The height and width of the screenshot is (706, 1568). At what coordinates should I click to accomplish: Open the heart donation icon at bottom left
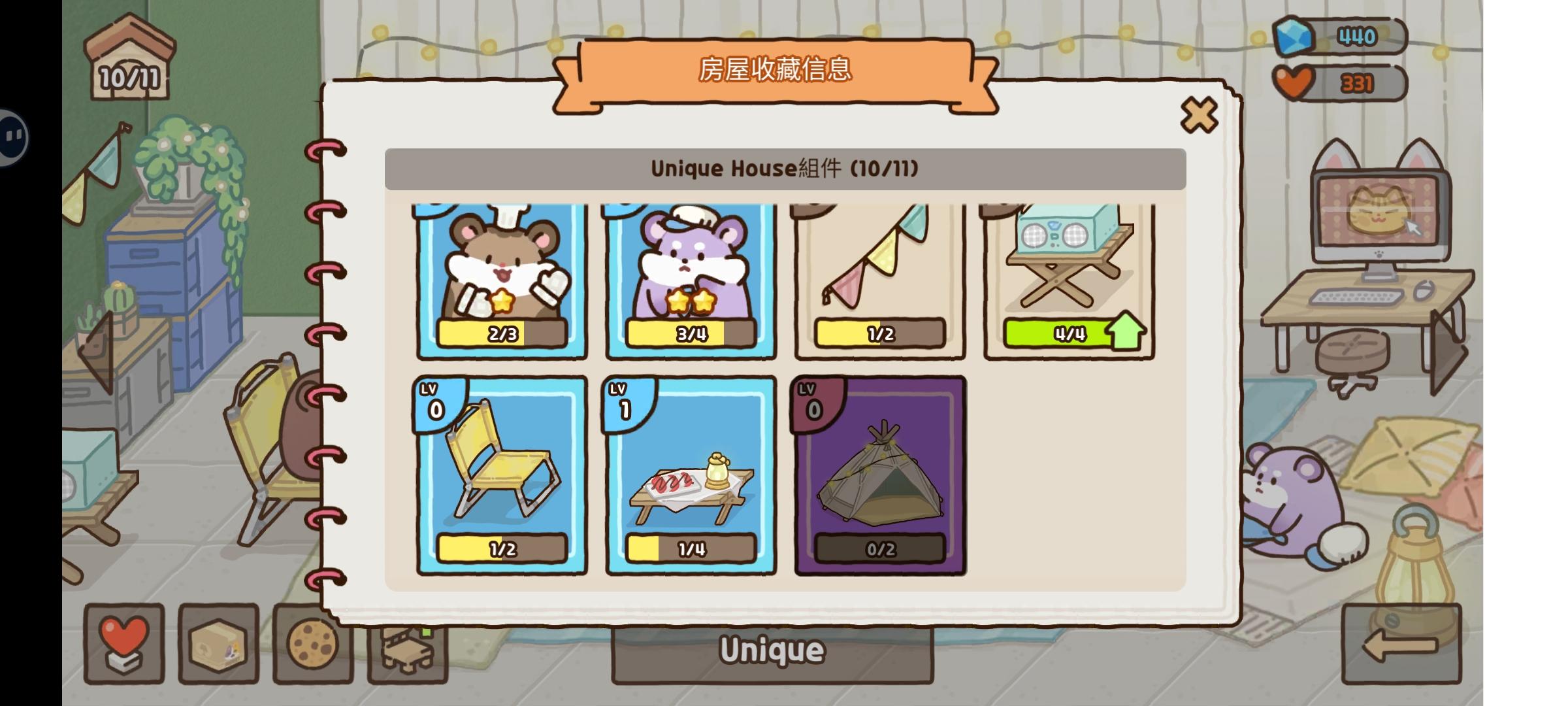124,647
